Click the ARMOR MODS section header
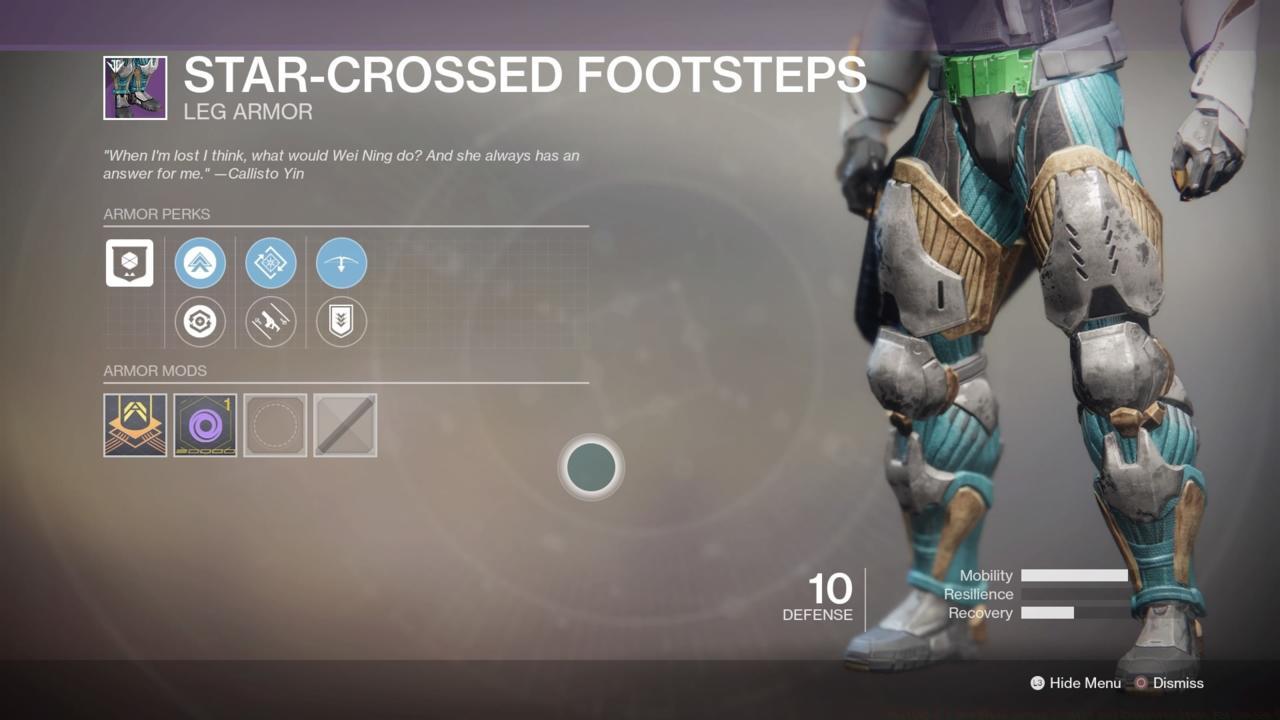This screenshot has width=1280, height=720. coord(156,371)
